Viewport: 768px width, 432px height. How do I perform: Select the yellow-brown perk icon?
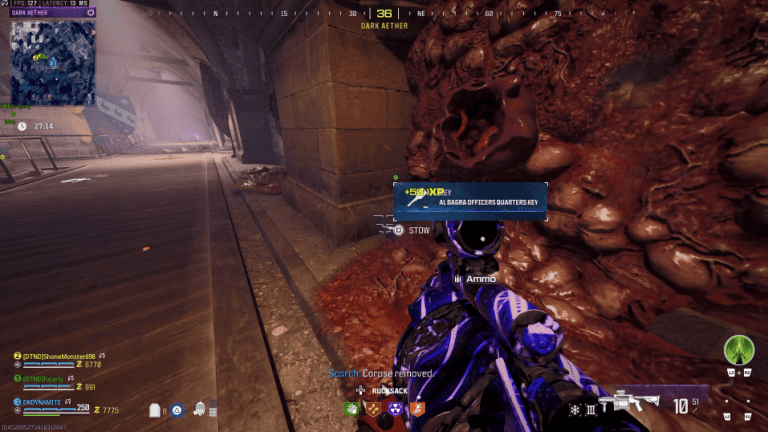pyautogui.click(x=374, y=408)
